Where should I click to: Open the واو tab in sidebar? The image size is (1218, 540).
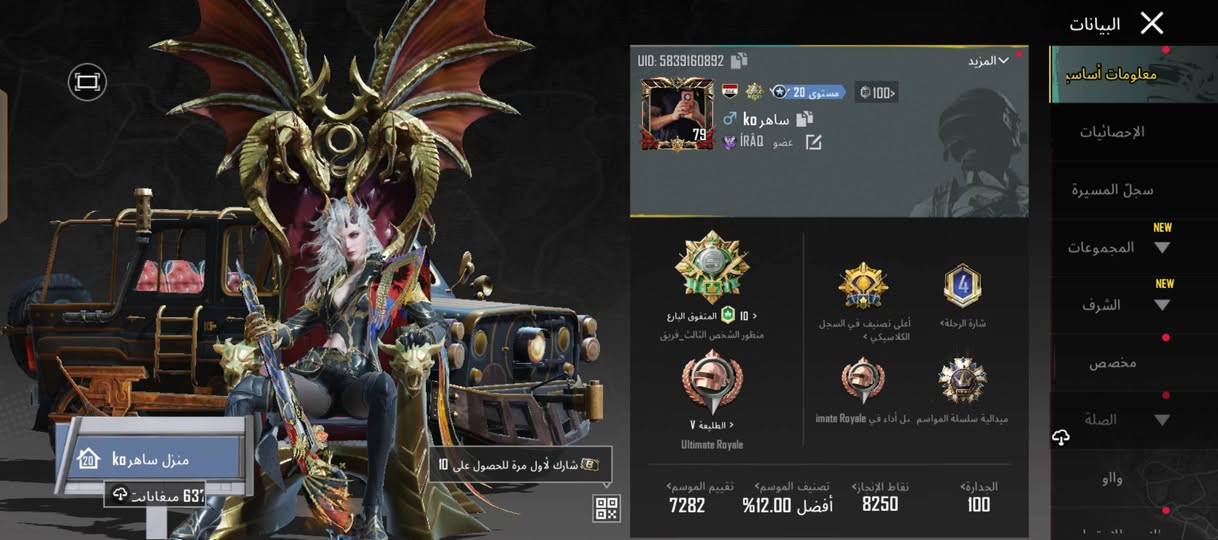[1112, 479]
